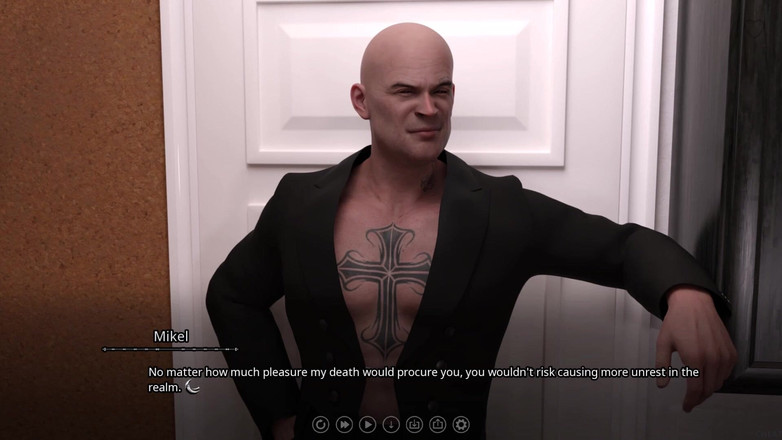Open settings with the gear icon

(x=461, y=424)
